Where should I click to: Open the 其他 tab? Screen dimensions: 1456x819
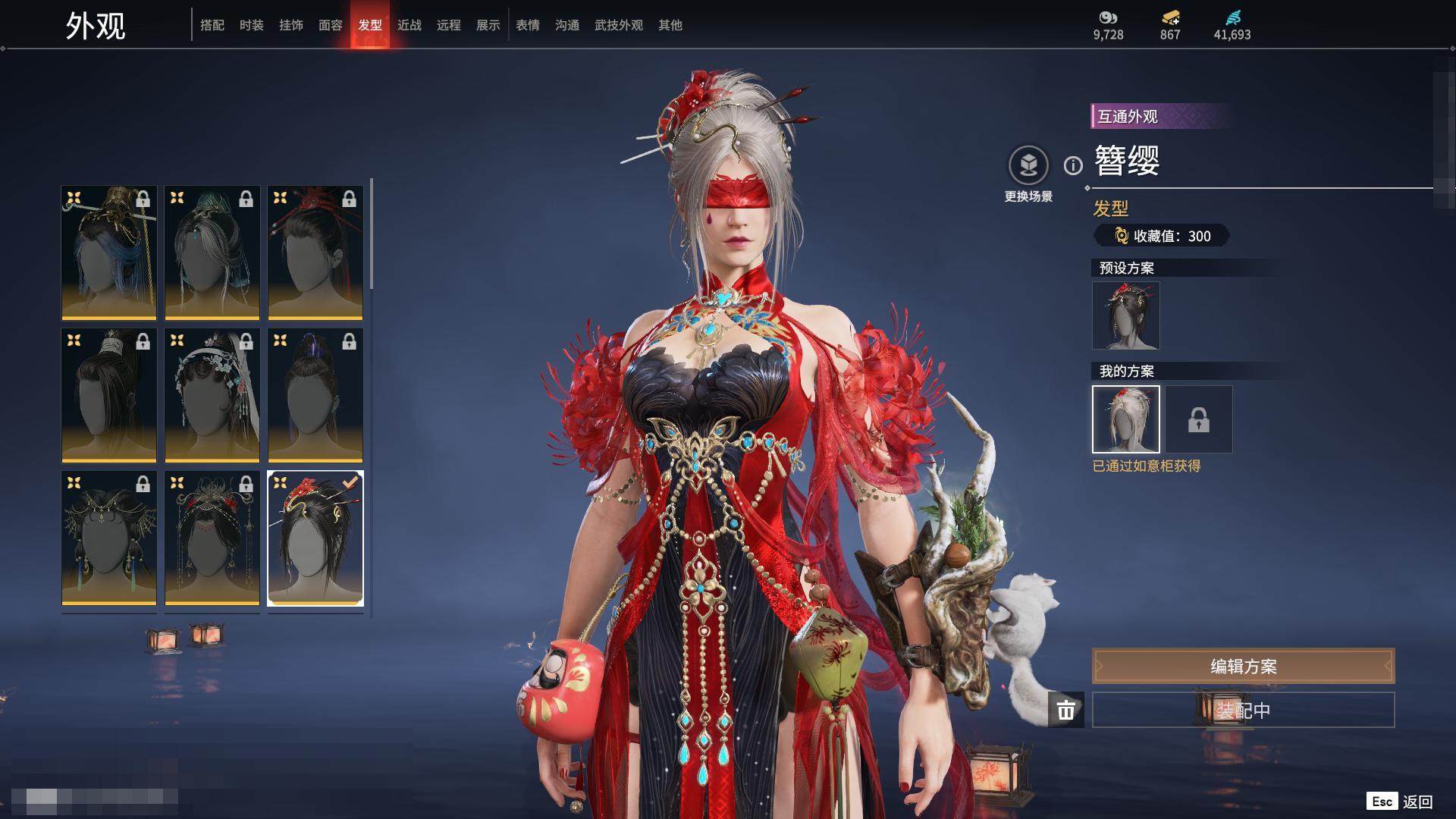(x=670, y=25)
